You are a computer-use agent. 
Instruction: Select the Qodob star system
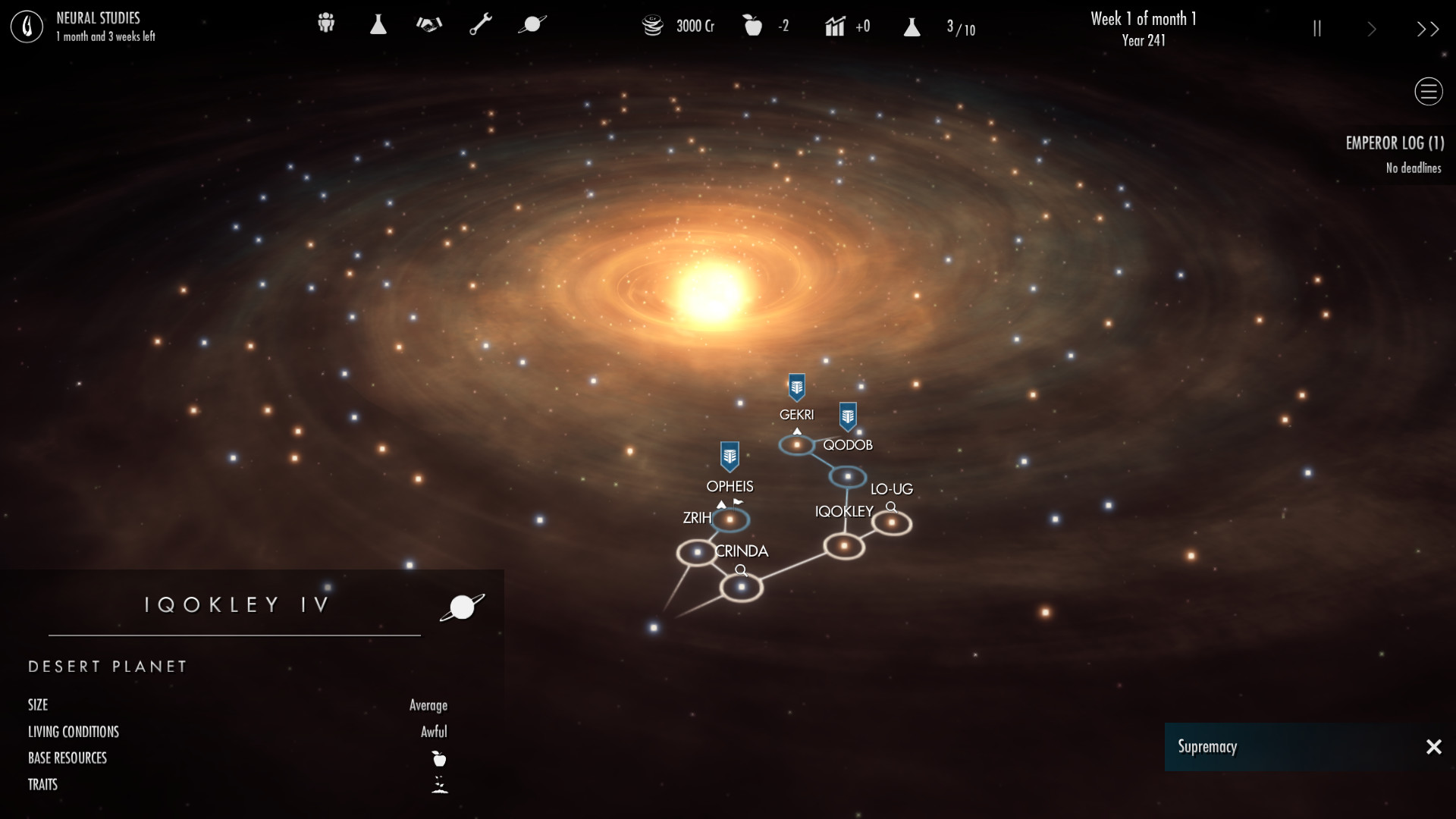coord(847,477)
